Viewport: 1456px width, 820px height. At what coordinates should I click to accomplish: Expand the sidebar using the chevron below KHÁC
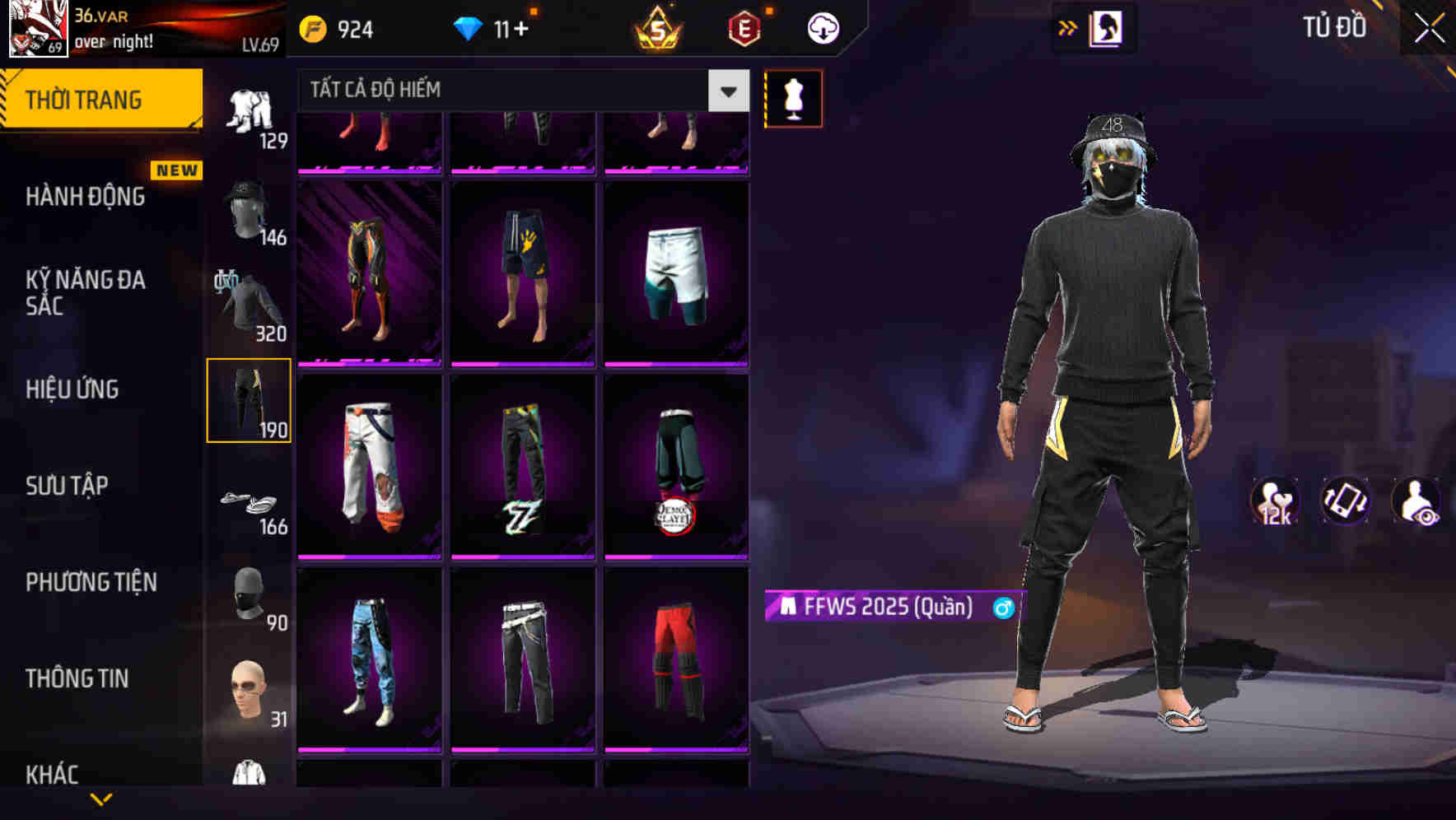click(x=103, y=797)
